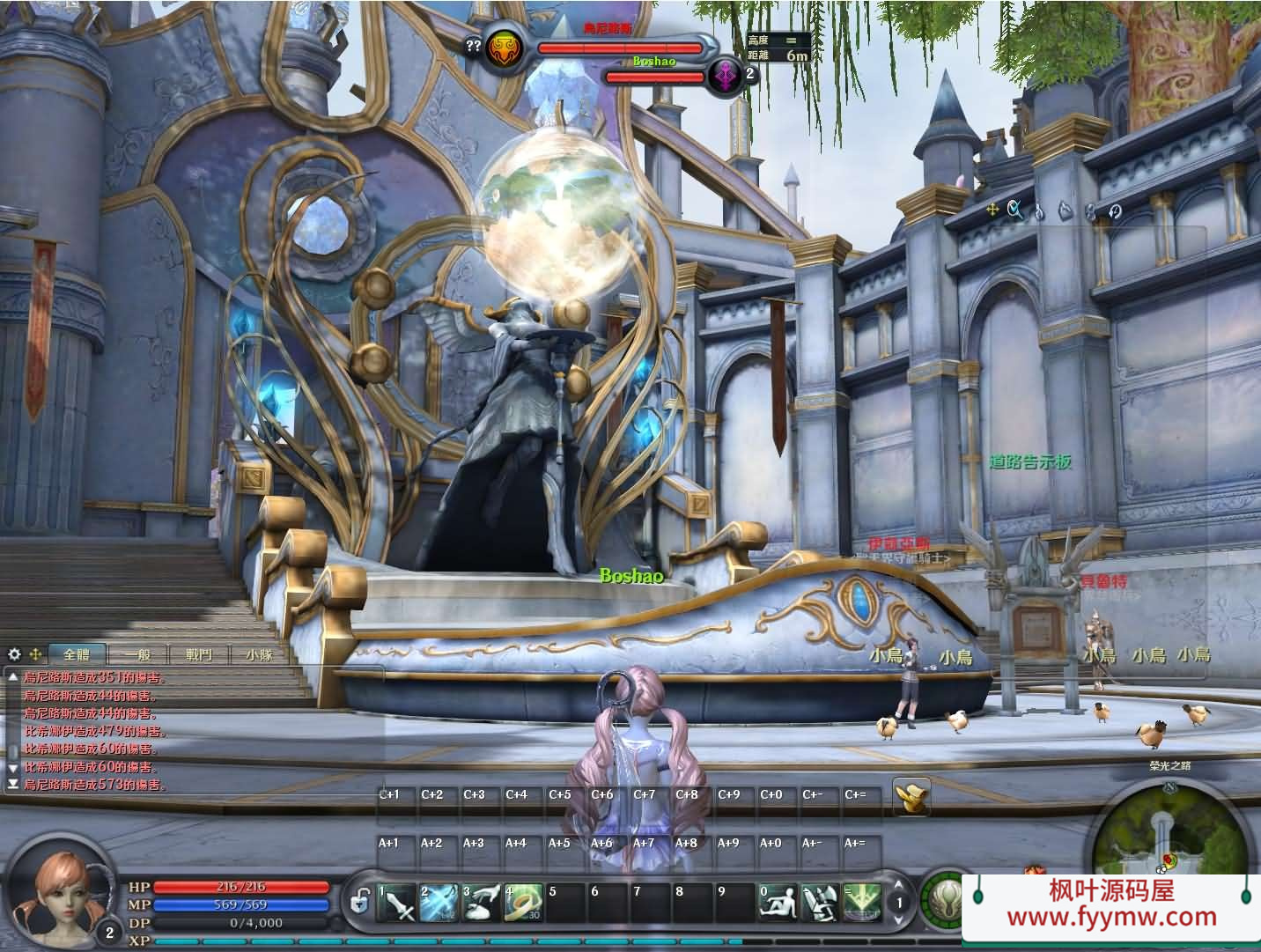Click the magnifier icon in the quest tracker
Screen dimensions: 1261x952
(x=1013, y=210)
